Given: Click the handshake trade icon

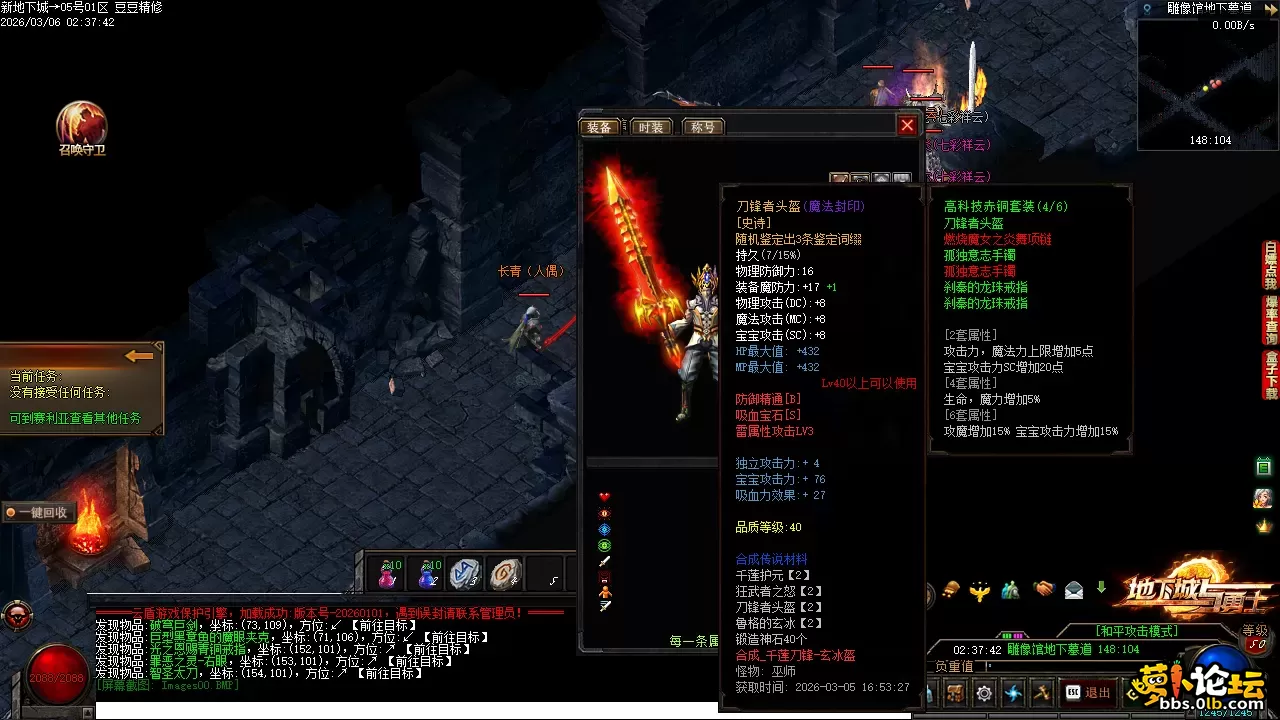Looking at the screenshot, I should pos(1044,590).
